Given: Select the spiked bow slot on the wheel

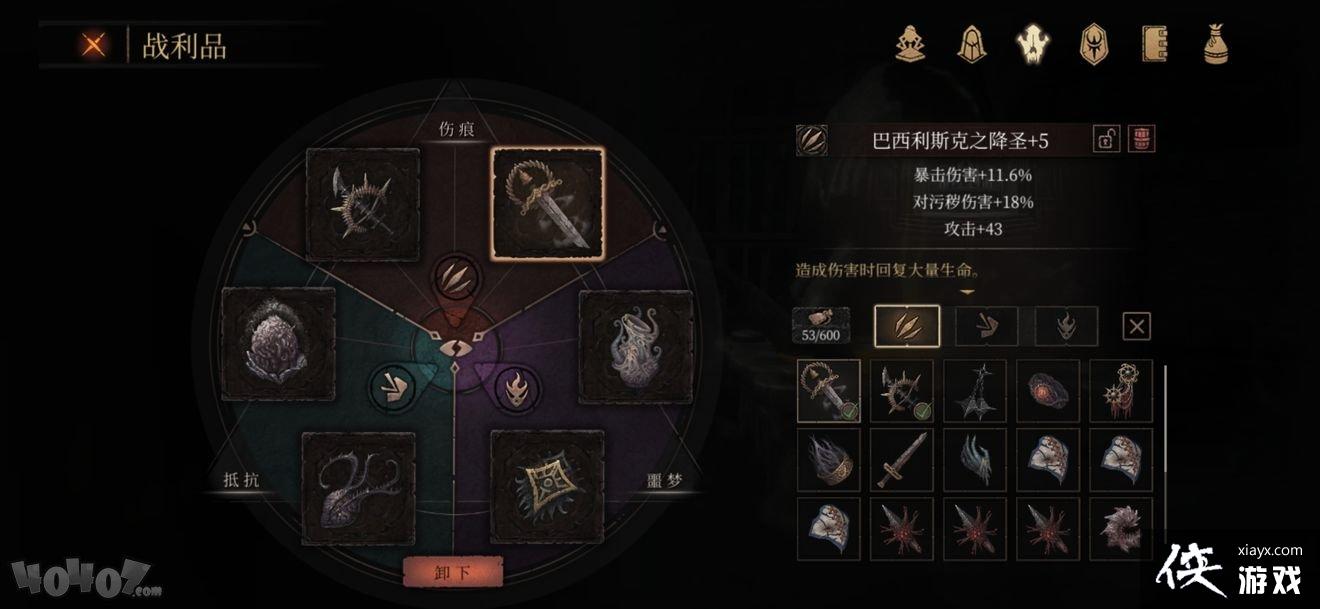Looking at the screenshot, I should coord(363,204).
